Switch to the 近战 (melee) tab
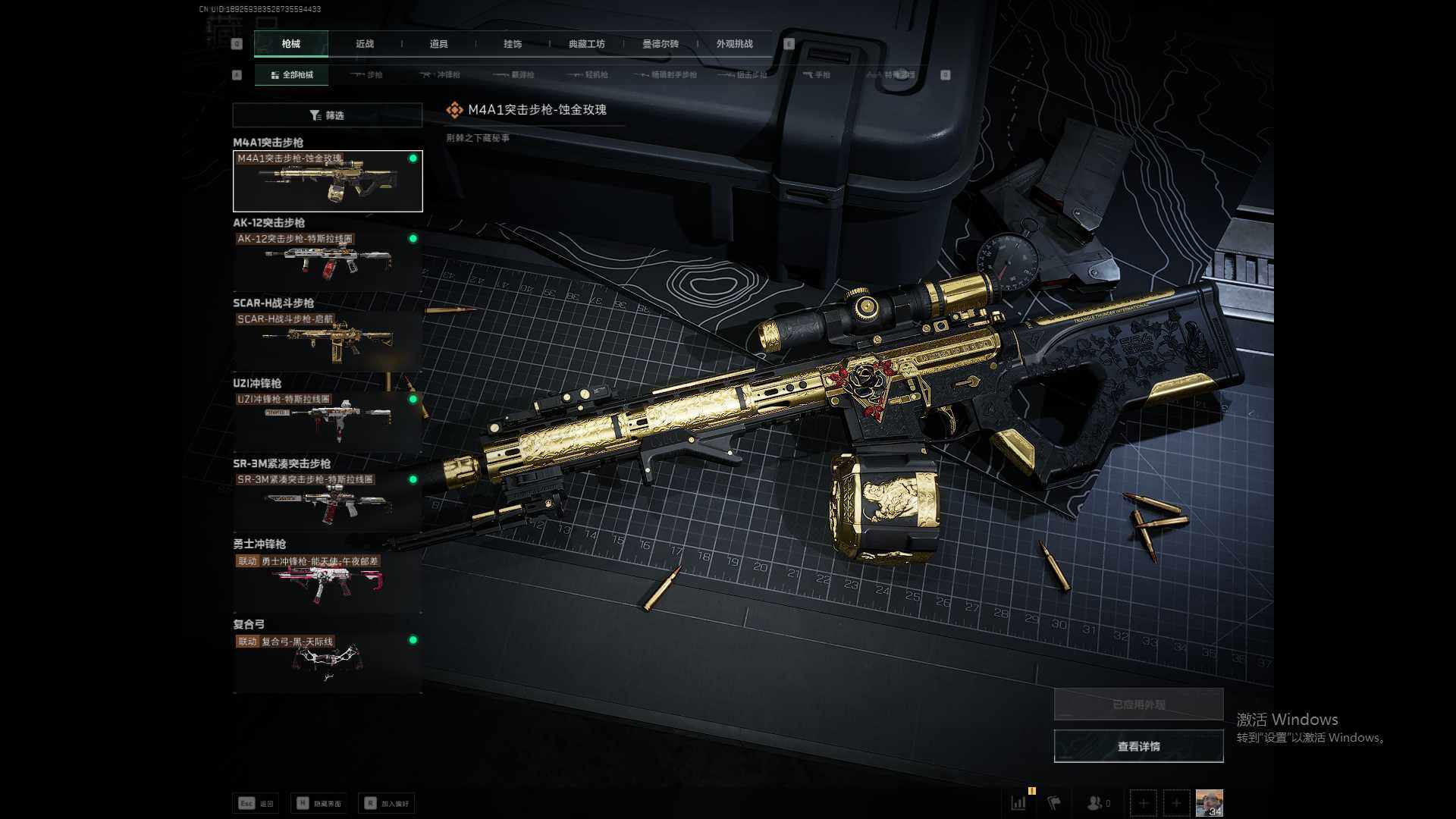The height and width of the screenshot is (819, 1456). click(x=365, y=44)
